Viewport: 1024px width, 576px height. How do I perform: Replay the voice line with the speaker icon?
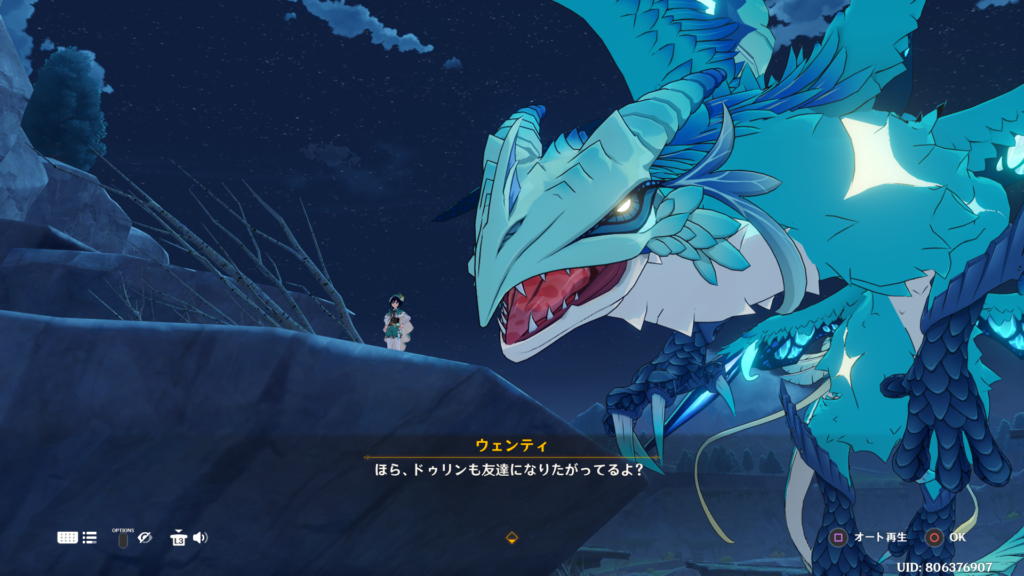point(200,537)
